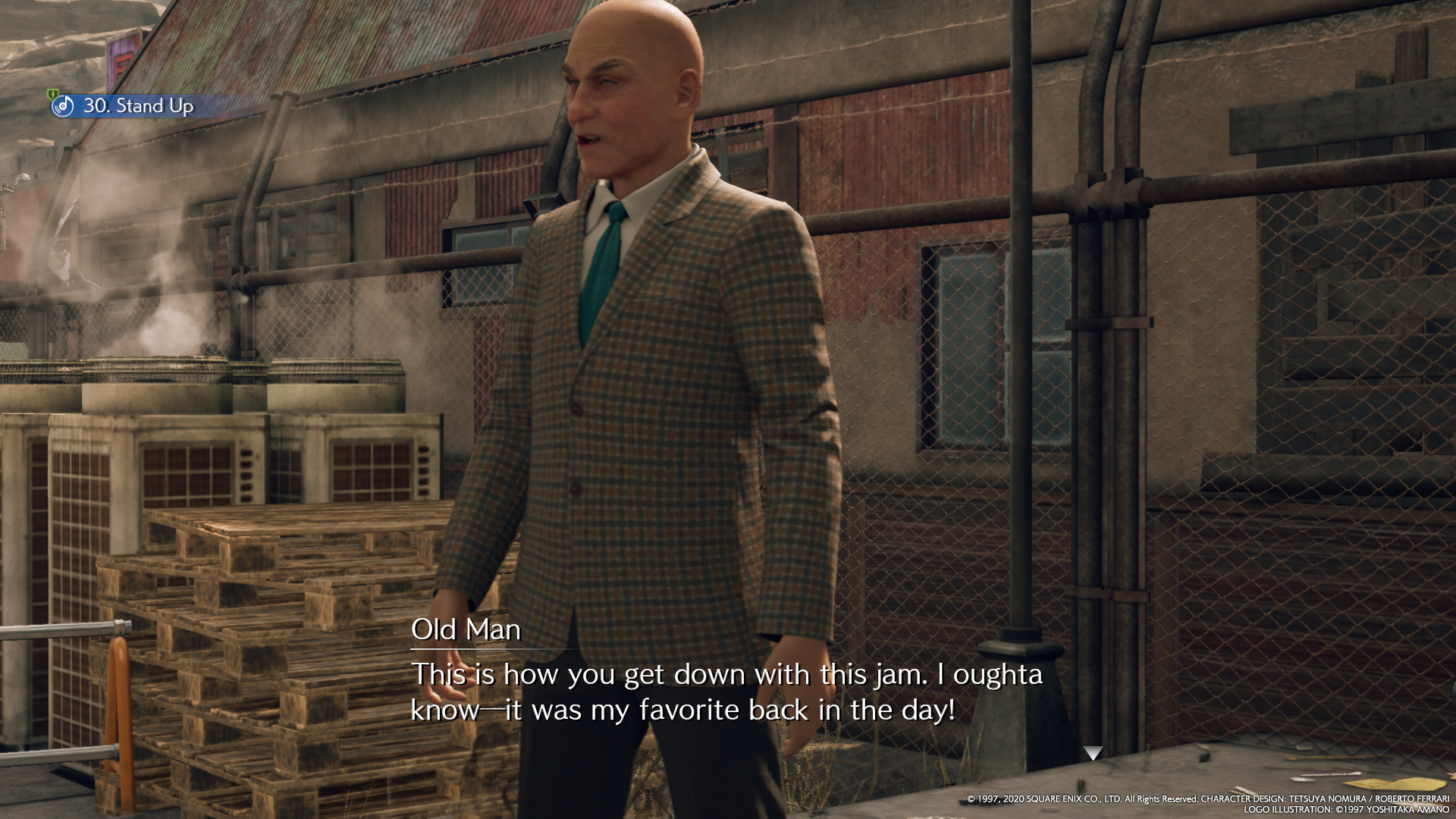
Task: Select the "30. Stand Up" track banner
Action: (x=138, y=105)
